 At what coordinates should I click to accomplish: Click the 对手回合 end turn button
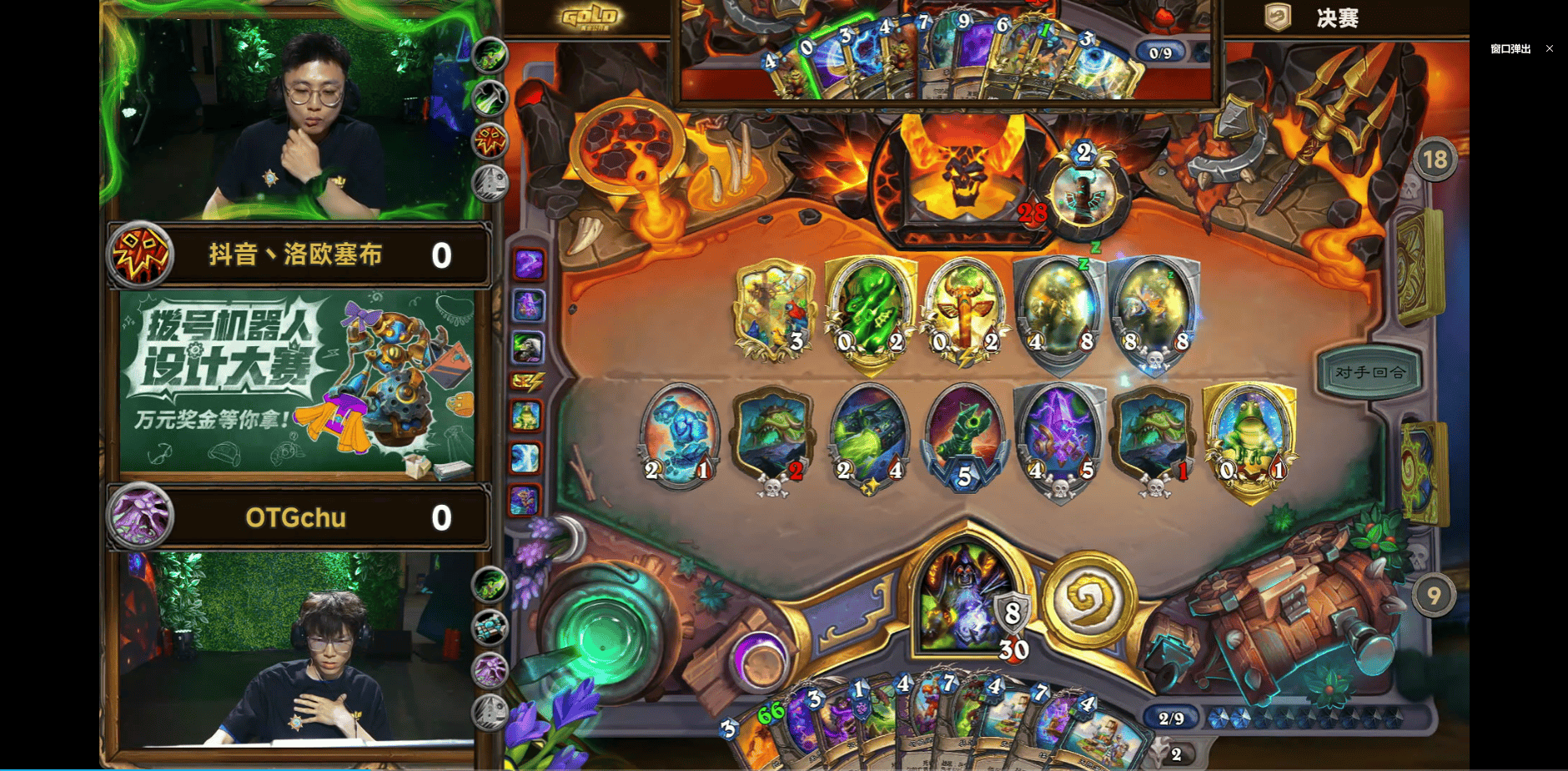click(x=1370, y=372)
